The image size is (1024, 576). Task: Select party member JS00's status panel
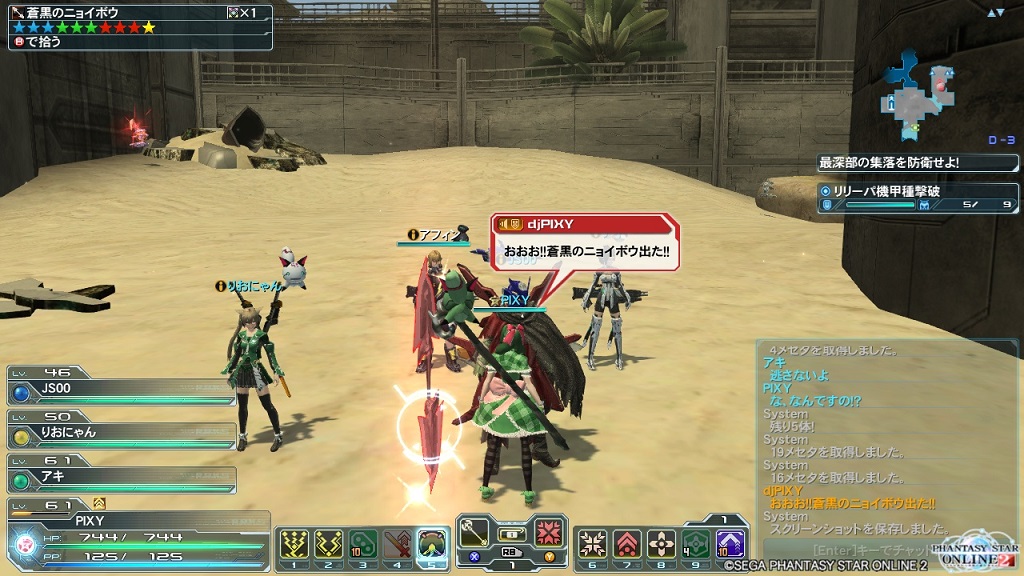[x=122, y=392]
